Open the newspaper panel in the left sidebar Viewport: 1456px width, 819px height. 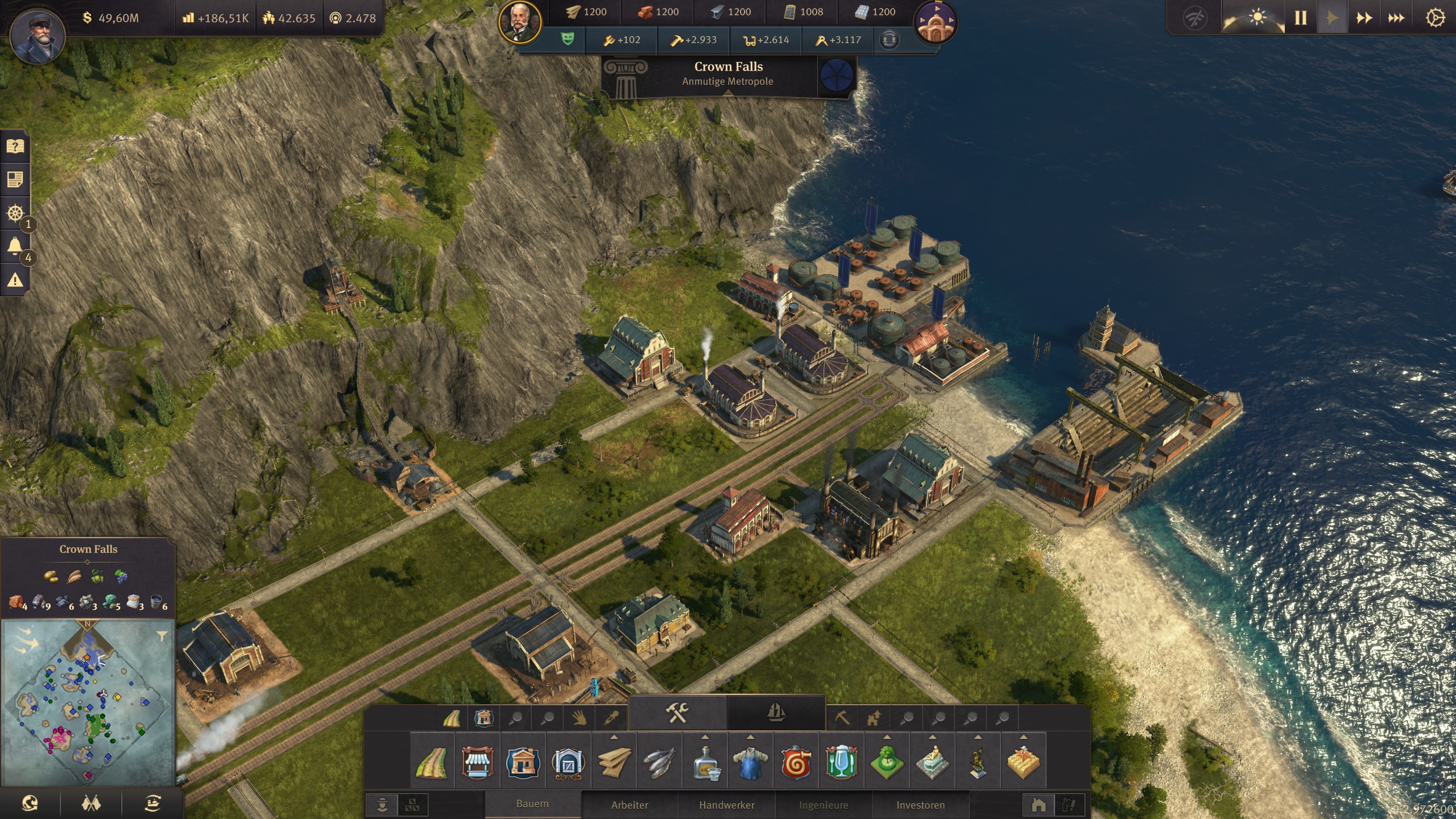click(x=14, y=179)
